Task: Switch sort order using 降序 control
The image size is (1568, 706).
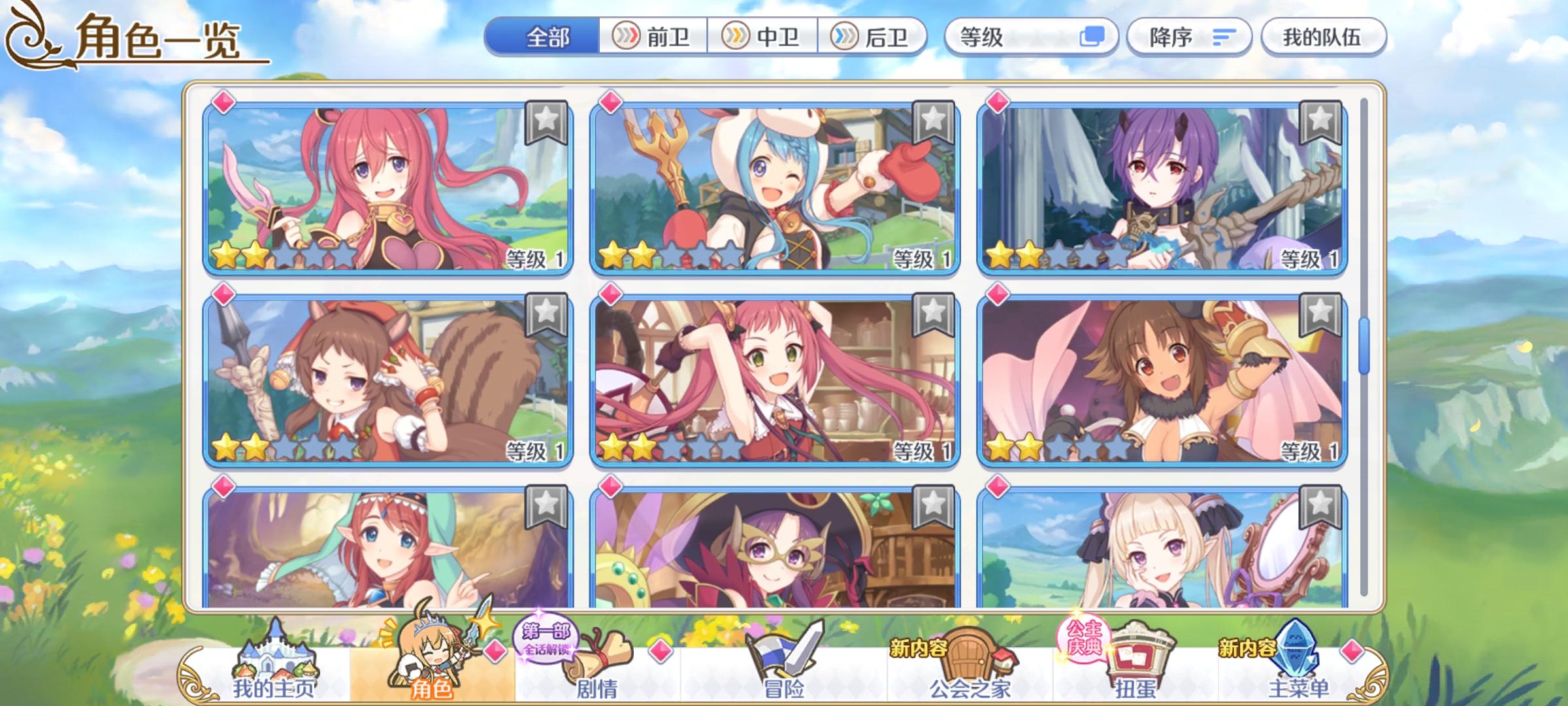Action: tap(1169, 37)
